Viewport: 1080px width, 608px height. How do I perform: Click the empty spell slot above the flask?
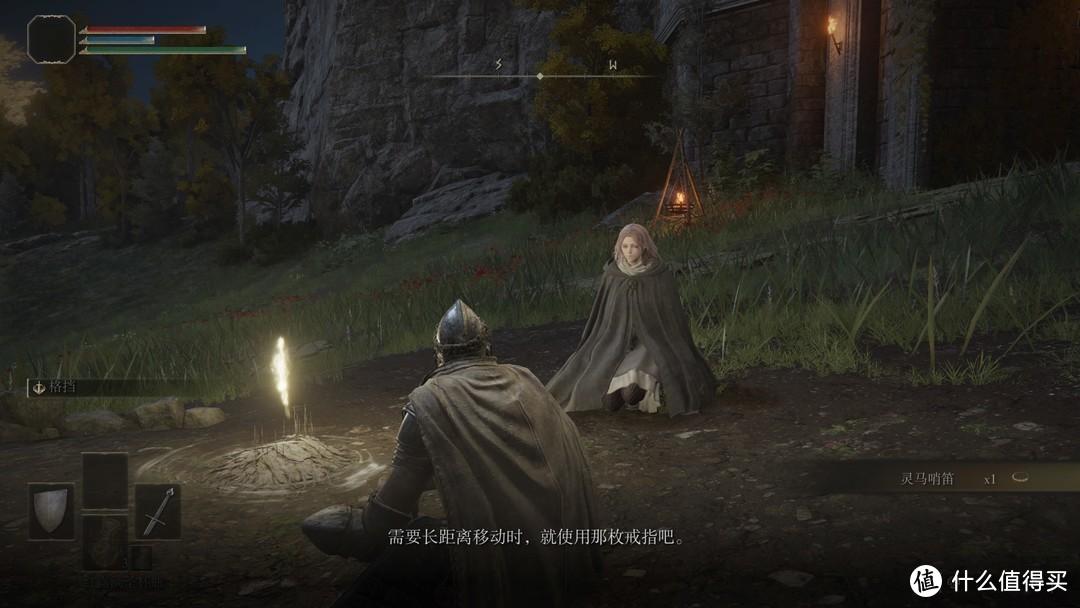click(104, 480)
